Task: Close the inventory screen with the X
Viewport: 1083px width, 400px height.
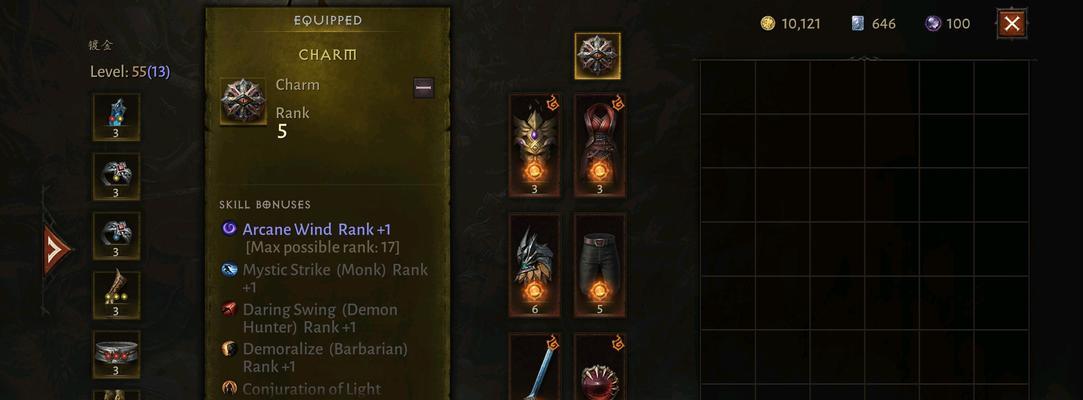Action: click(1012, 23)
